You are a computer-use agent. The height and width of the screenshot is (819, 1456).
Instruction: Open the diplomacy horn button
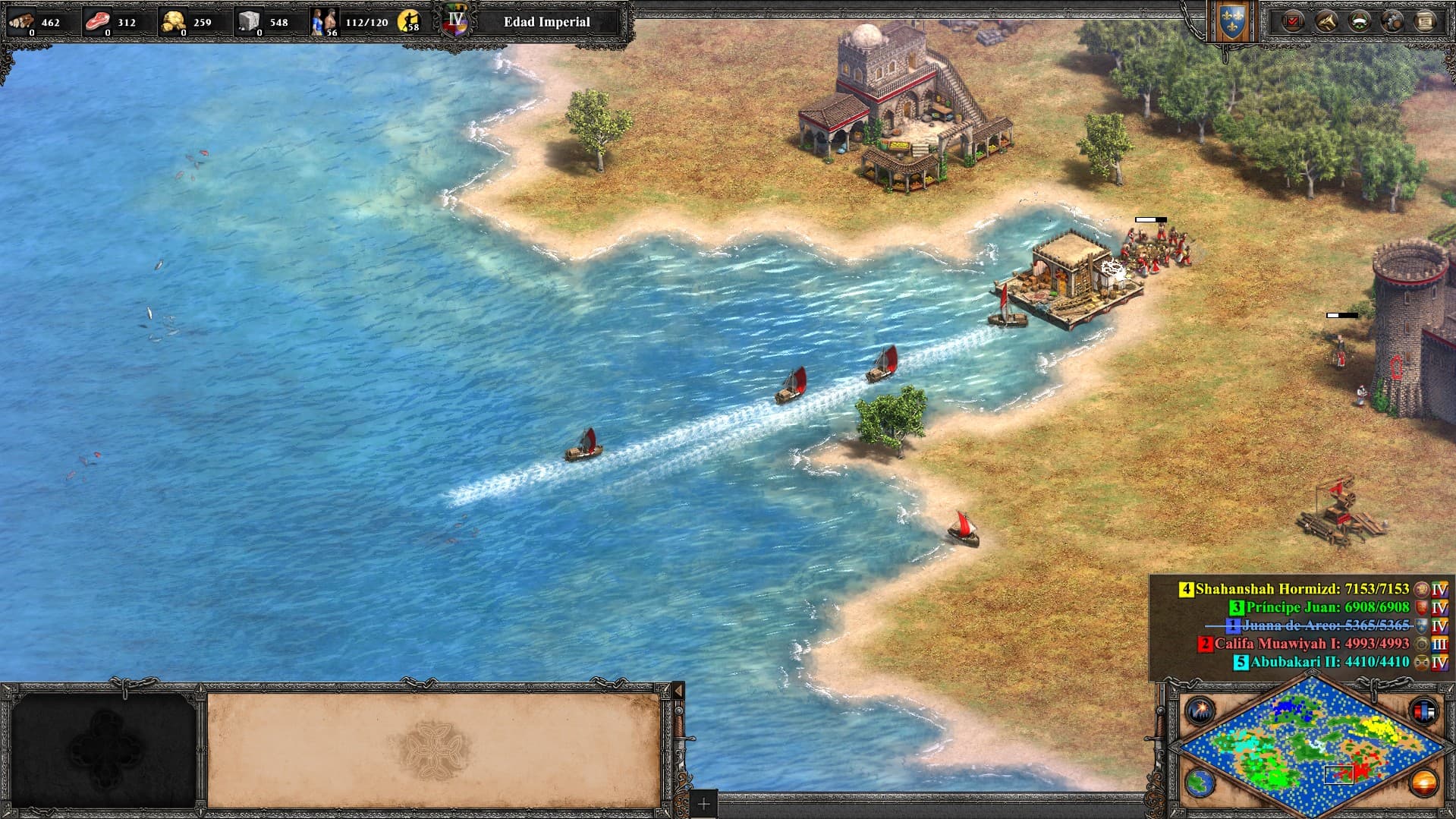coord(1325,21)
